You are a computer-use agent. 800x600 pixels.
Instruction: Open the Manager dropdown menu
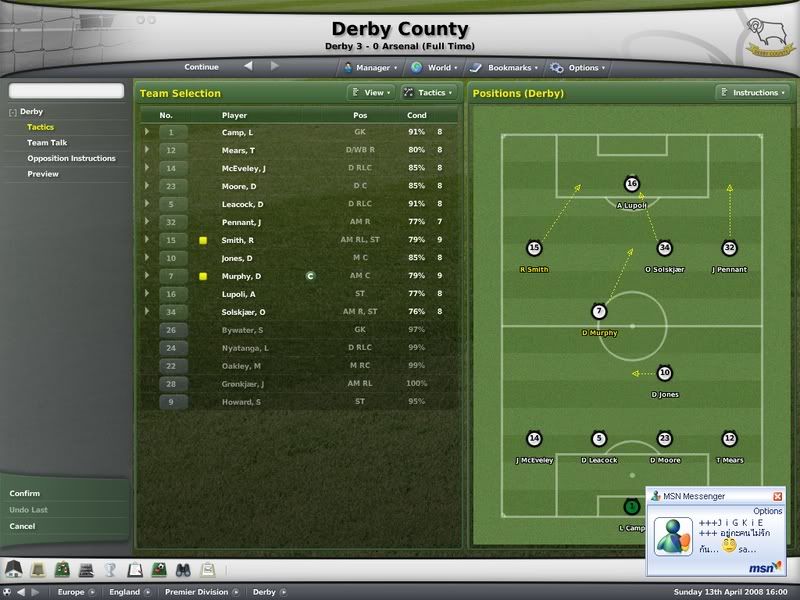point(371,68)
